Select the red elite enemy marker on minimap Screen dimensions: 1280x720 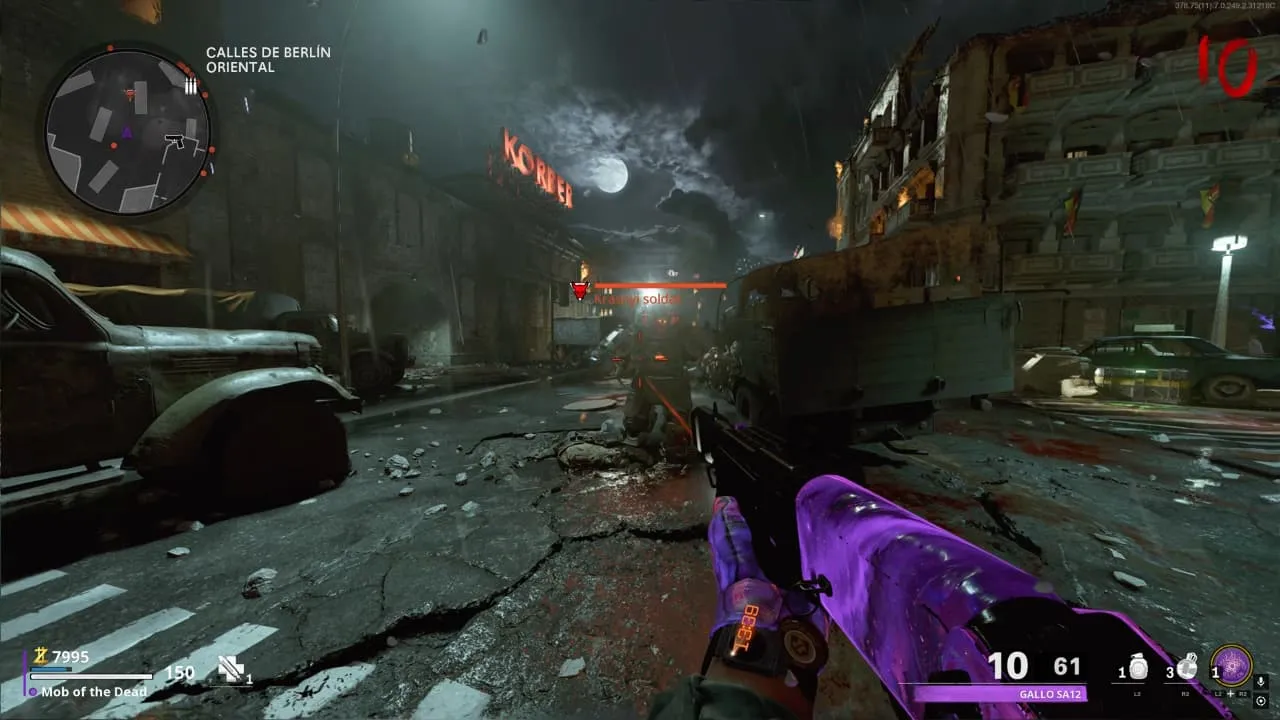tap(130, 94)
